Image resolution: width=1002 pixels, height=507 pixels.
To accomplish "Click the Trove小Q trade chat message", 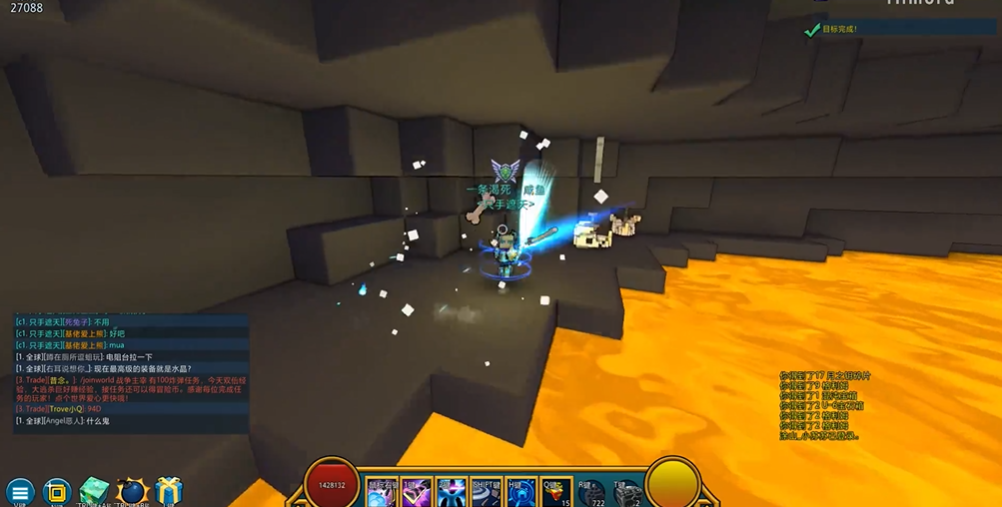I will pyautogui.click(x=60, y=409).
